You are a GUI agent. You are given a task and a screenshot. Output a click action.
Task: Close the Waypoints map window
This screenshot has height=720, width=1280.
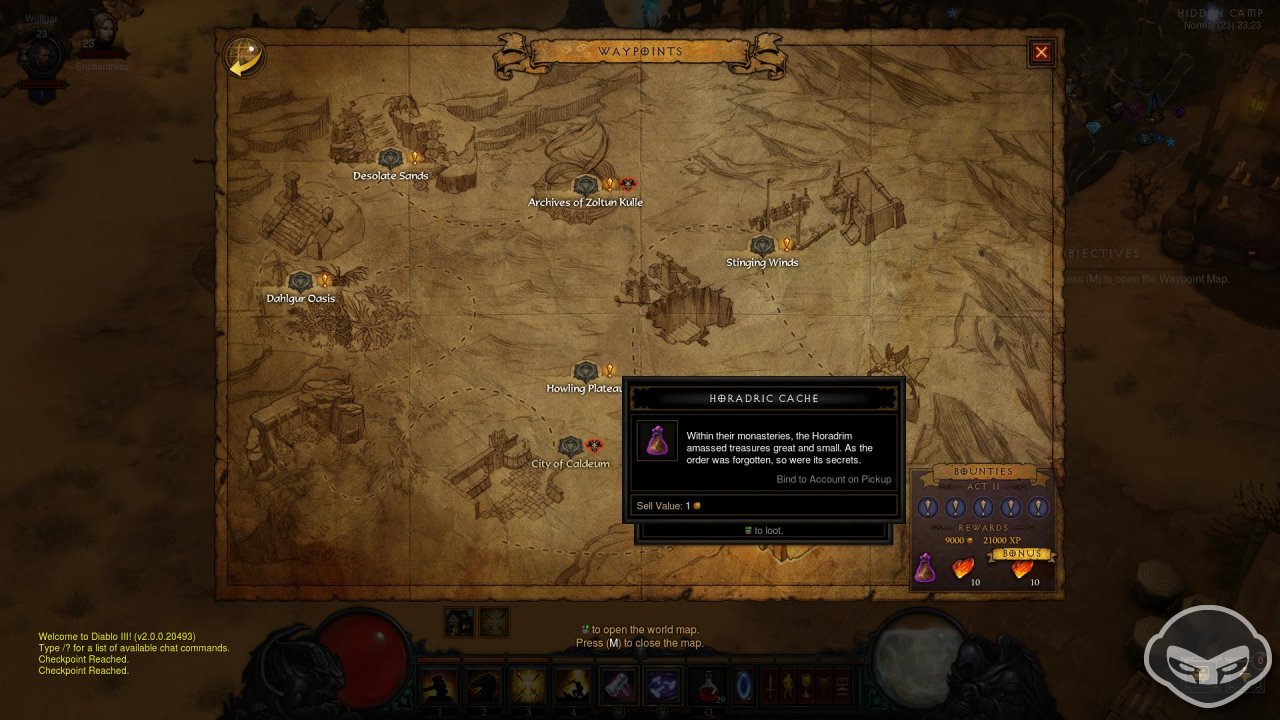click(1041, 52)
